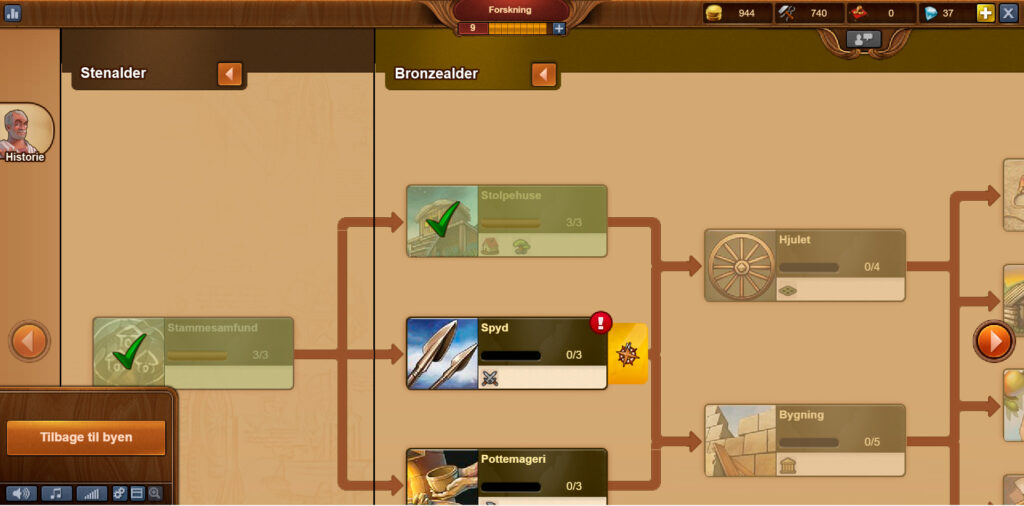This screenshot has height=506, width=1024.
Task: Select the Pottemageri technology
Action: coord(506,476)
